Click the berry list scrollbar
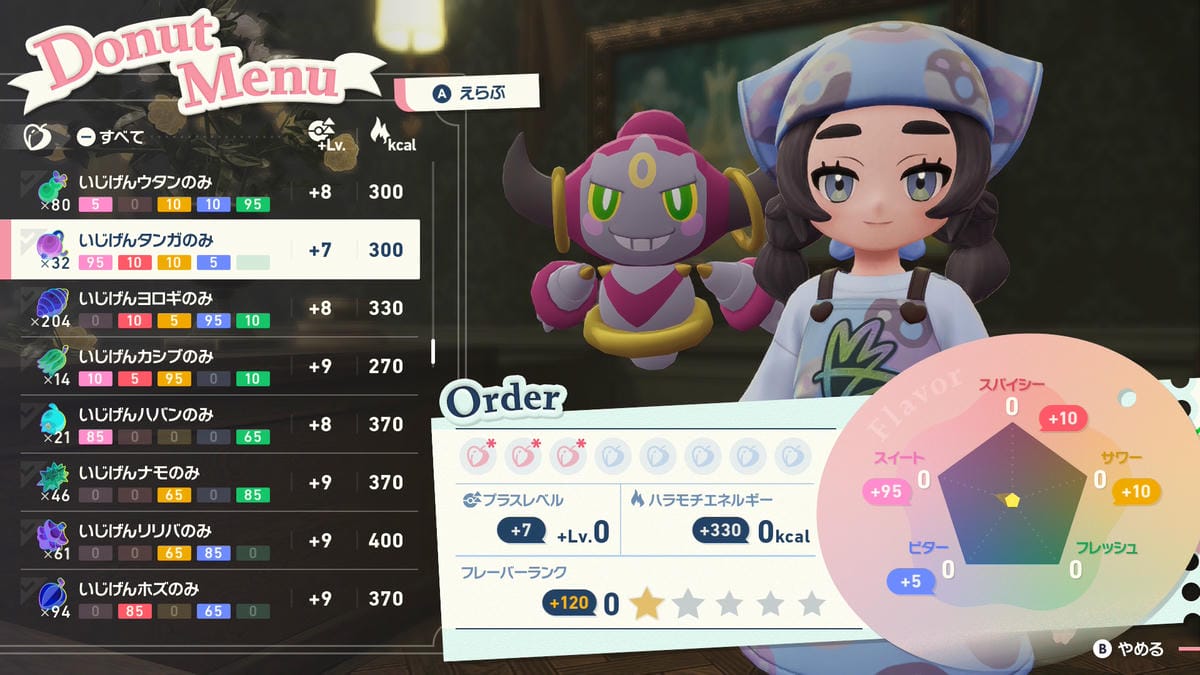Image resolution: width=1200 pixels, height=675 pixels. click(x=433, y=352)
